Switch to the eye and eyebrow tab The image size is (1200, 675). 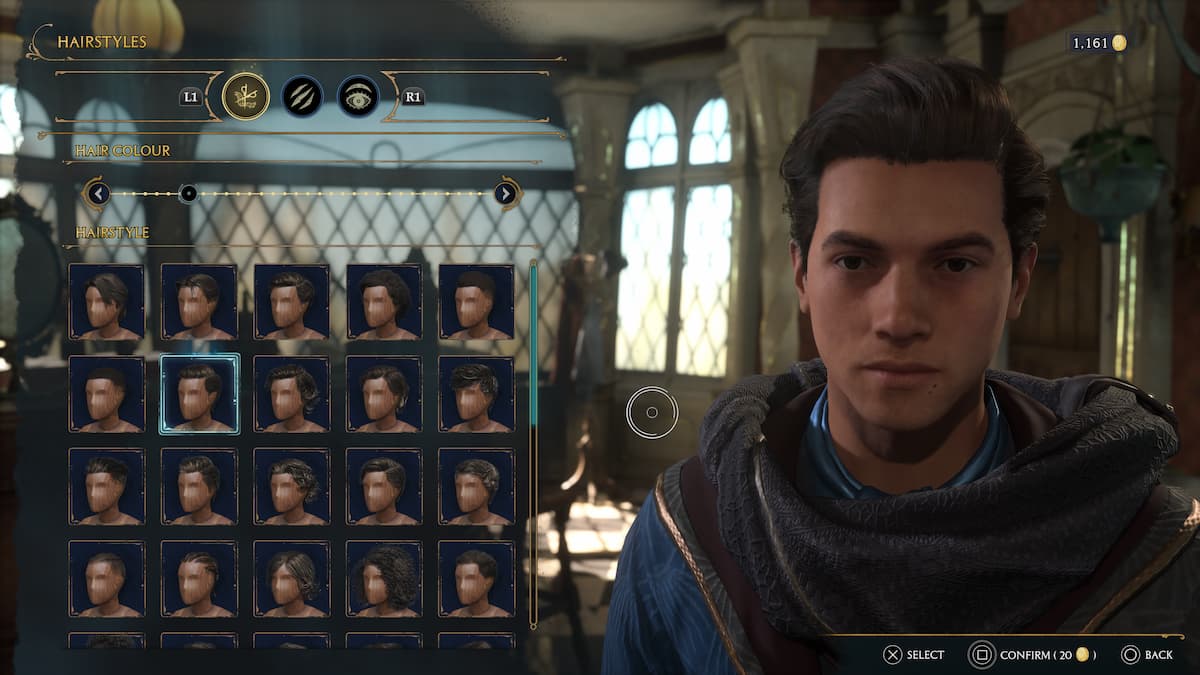pos(358,96)
